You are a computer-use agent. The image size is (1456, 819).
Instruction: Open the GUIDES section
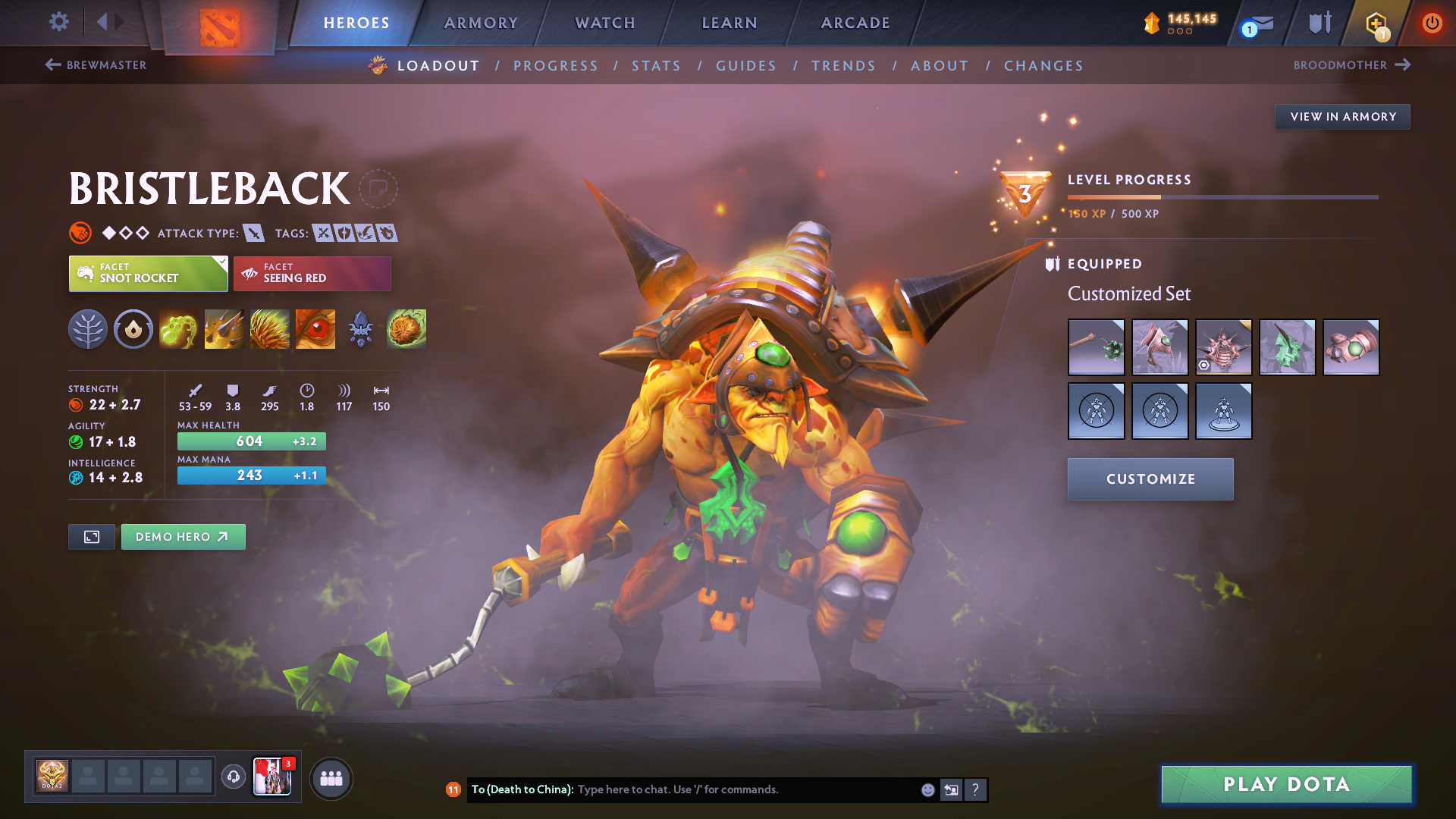point(745,66)
